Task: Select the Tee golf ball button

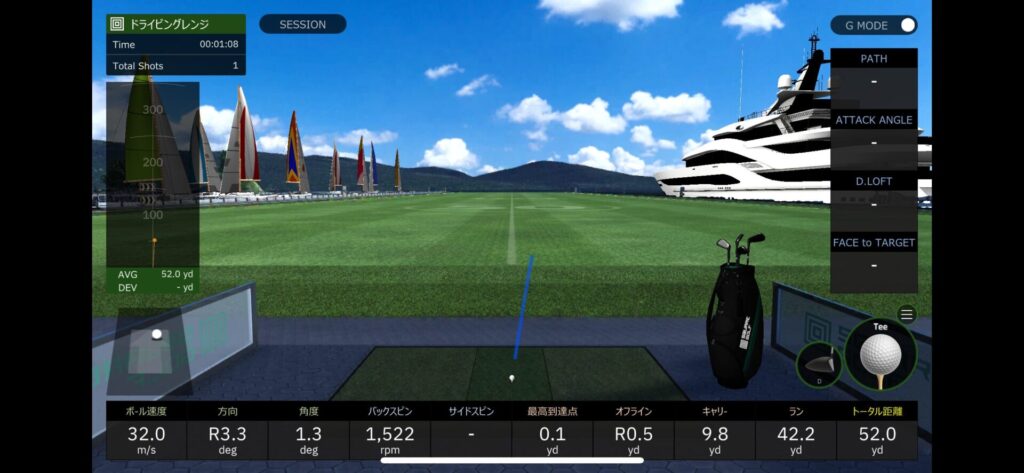Action: click(x=880, y=355)
